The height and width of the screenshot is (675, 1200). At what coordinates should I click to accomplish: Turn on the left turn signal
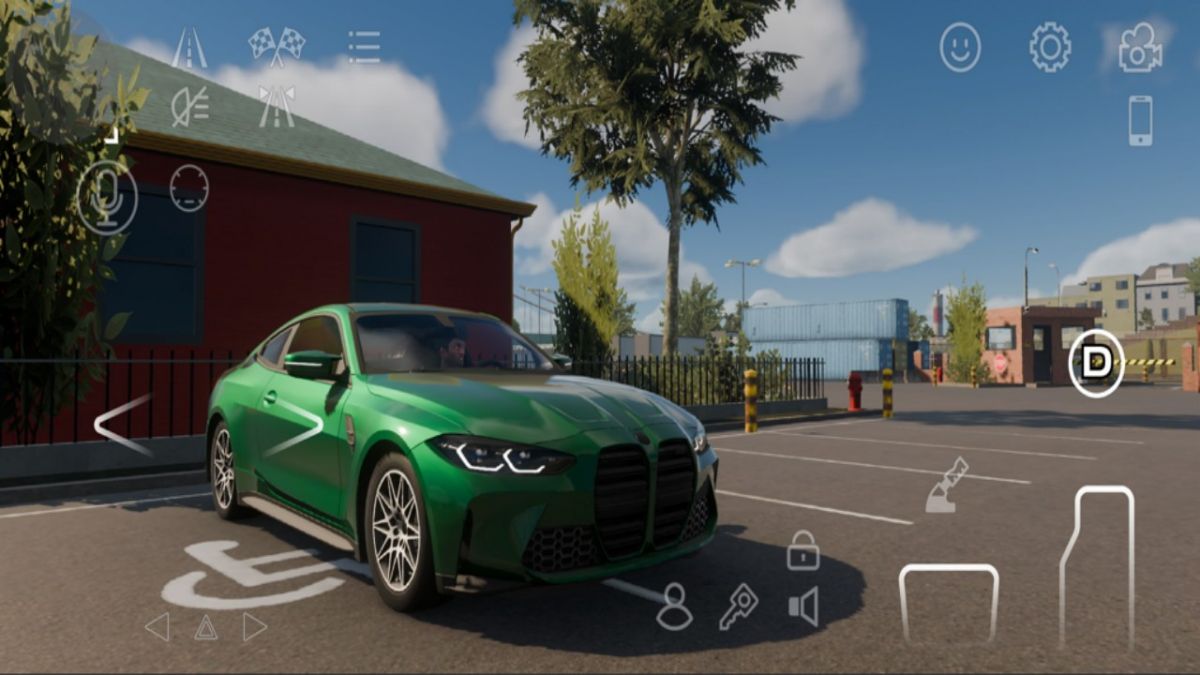point(157,627)
